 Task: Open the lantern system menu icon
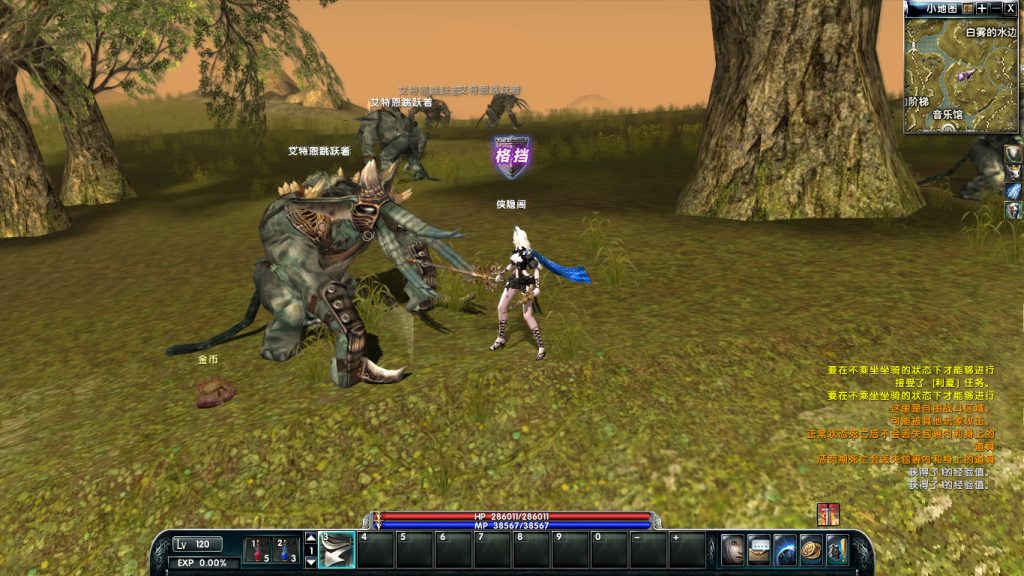[837, 550]
